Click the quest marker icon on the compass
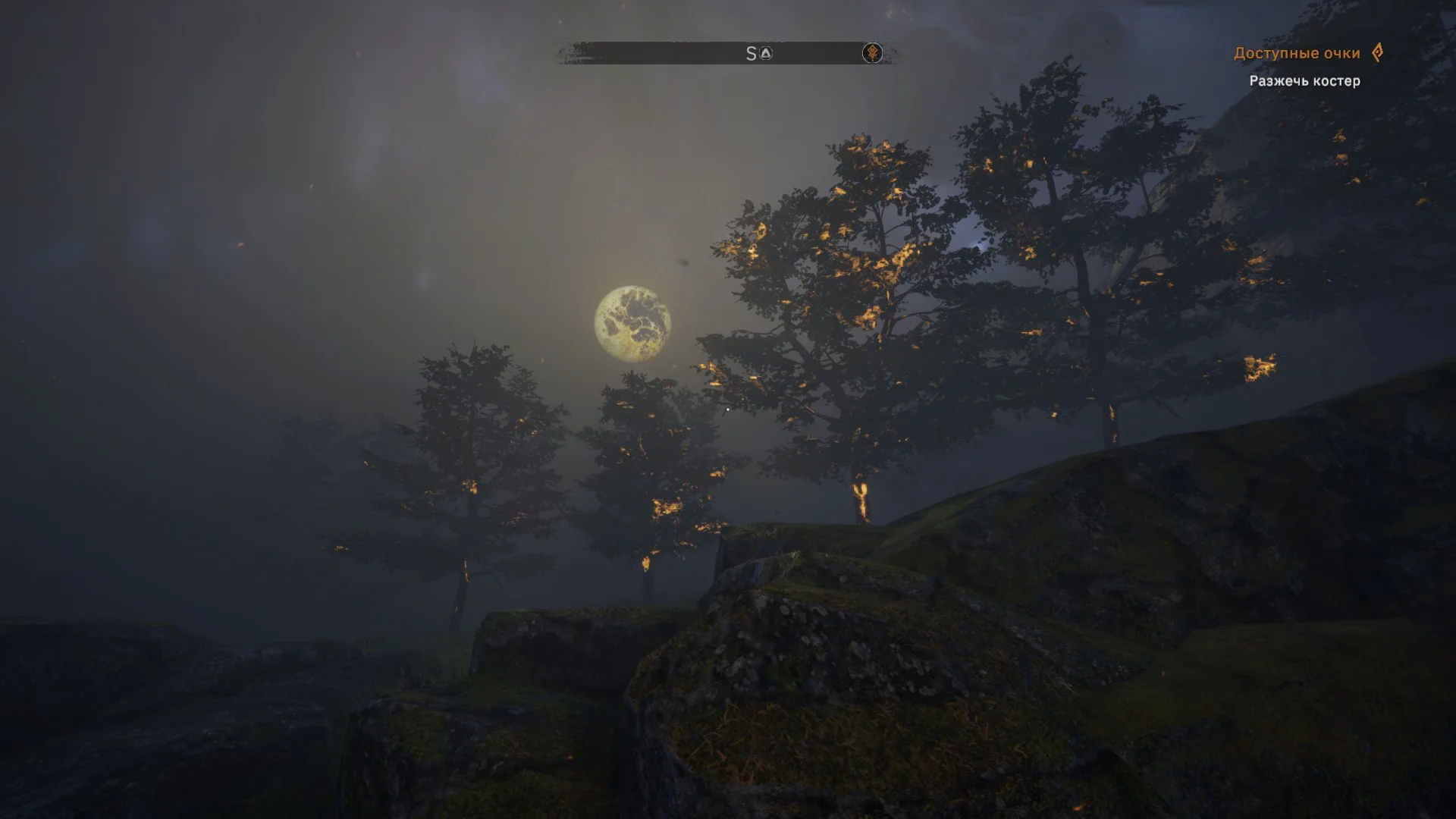 872,53
